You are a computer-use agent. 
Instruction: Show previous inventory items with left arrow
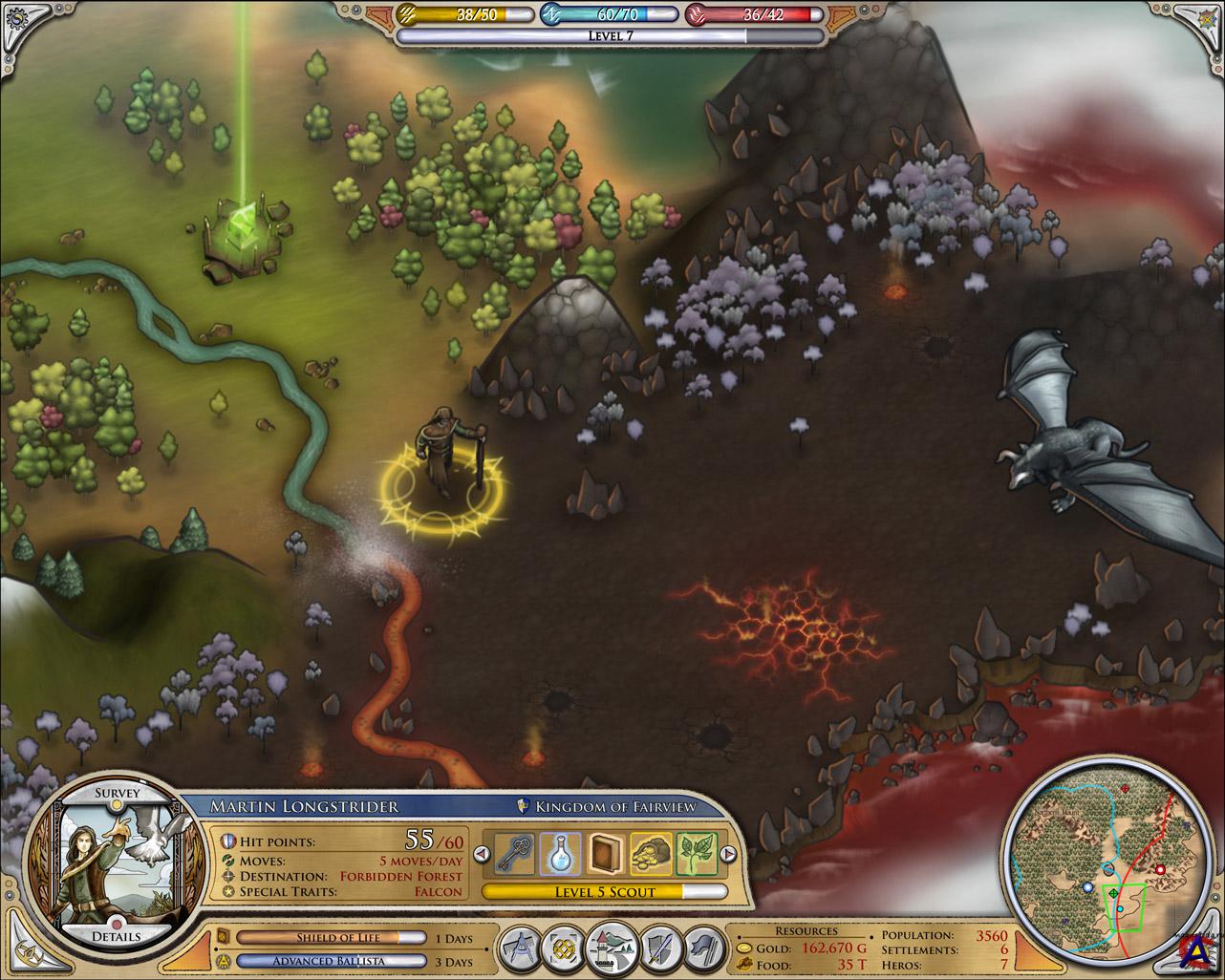(x=486, y=855)
